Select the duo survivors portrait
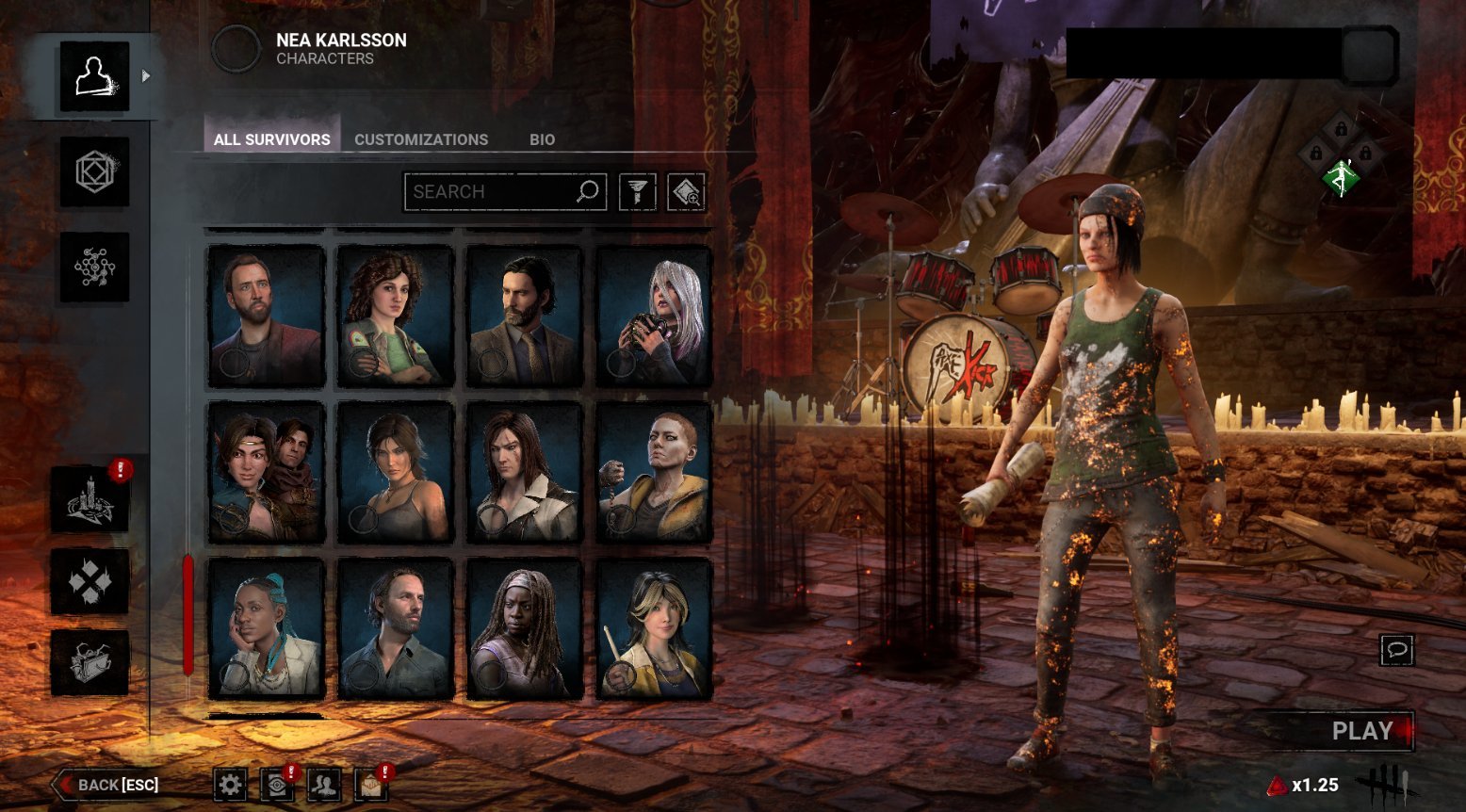Screen dimensions: 1466x812 click(x=267, y=472)
